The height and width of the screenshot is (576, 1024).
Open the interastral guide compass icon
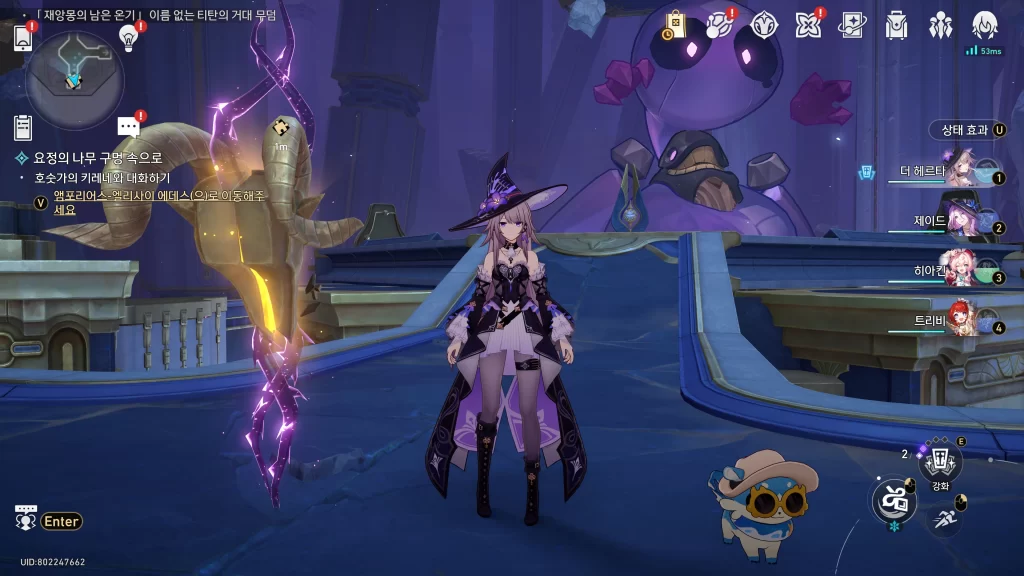coord(764,25)
